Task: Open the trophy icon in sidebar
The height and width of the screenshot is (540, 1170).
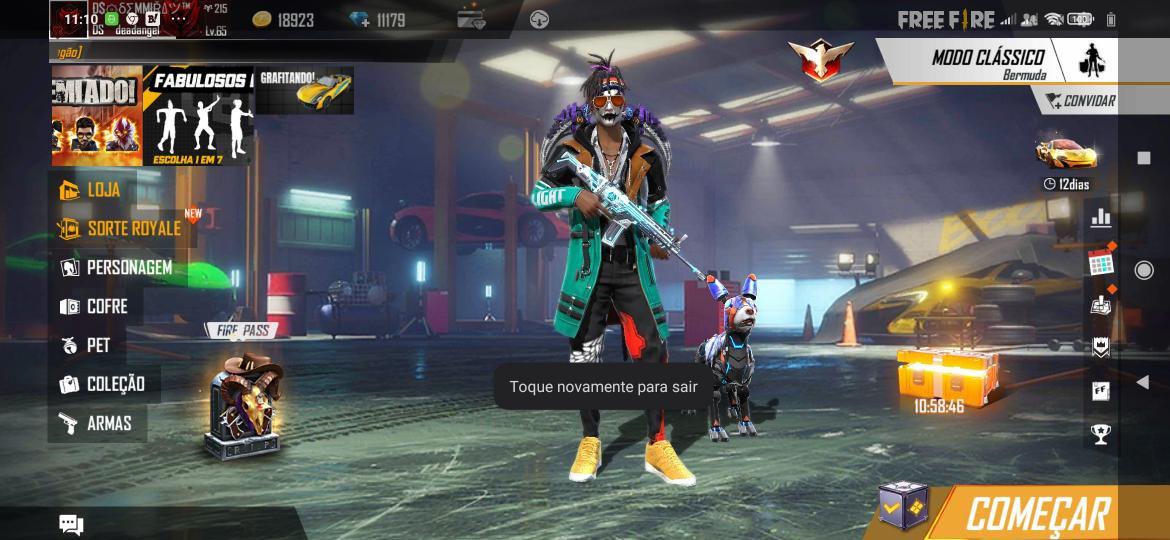Action: tap(1101, 434)
